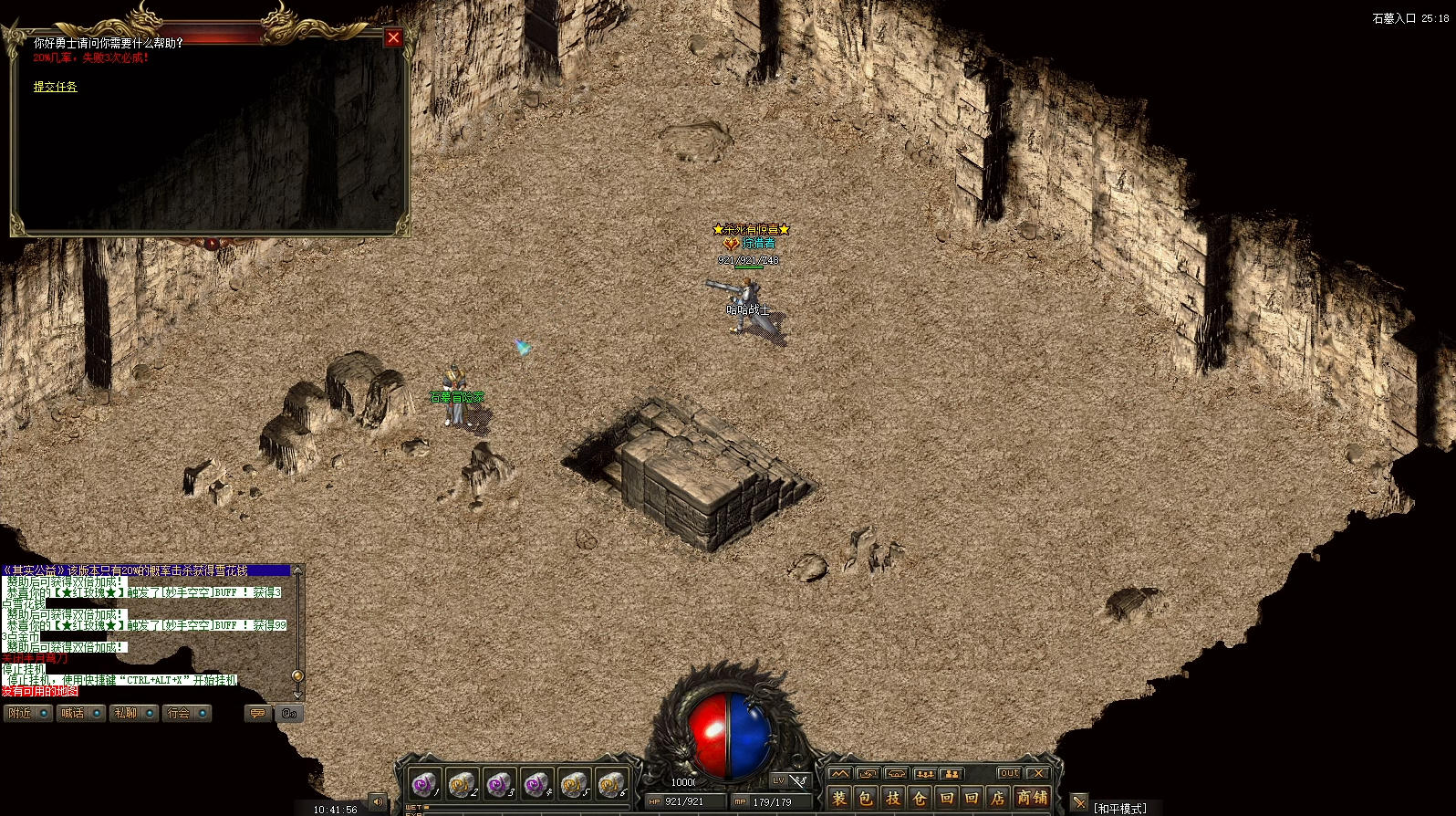The height and width of the screenshot is (816, 1456).
Task: Use the scroll in hotbar slot 1
Action: coord(424,784)
